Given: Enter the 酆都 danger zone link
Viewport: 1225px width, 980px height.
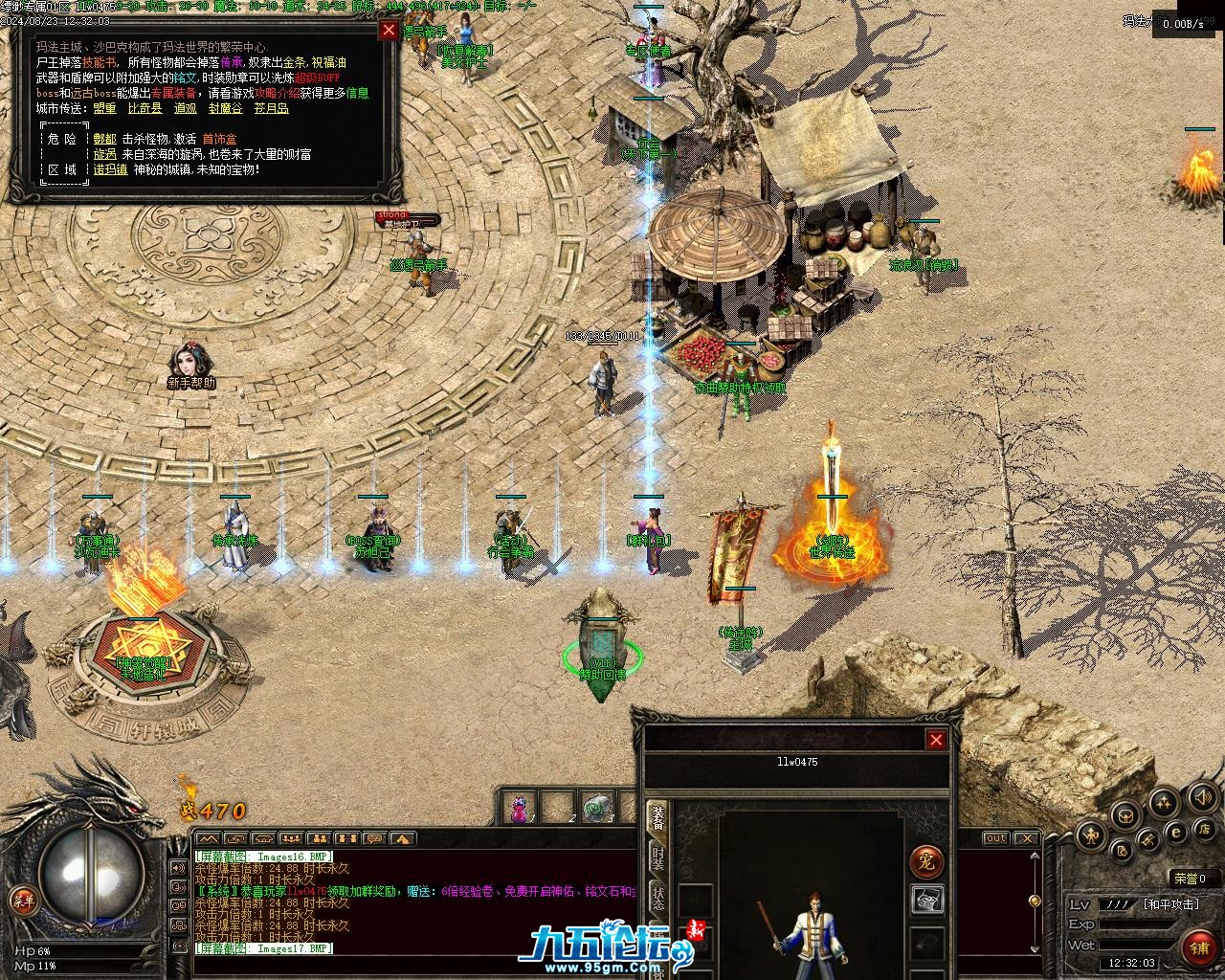Looking at the screenshot, I should coord(105,139).
